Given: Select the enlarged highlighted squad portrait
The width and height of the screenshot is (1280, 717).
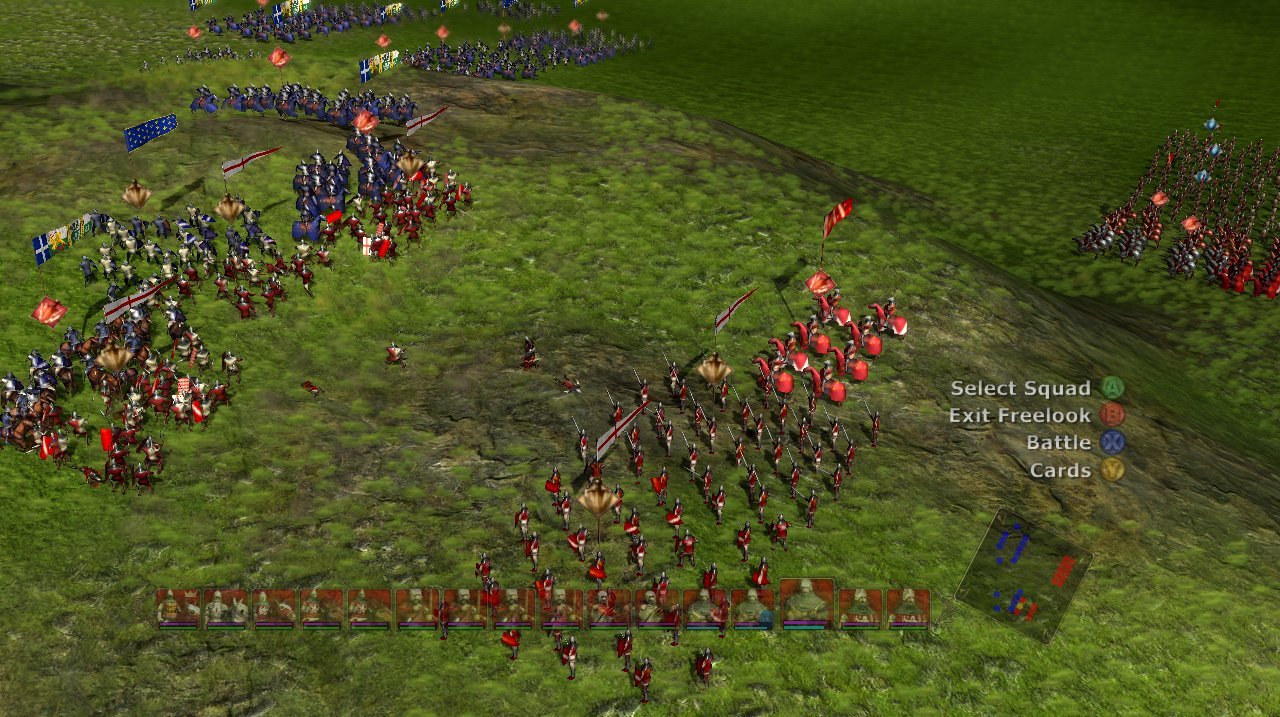Looking at the screenshot, I should coord(806,603).
